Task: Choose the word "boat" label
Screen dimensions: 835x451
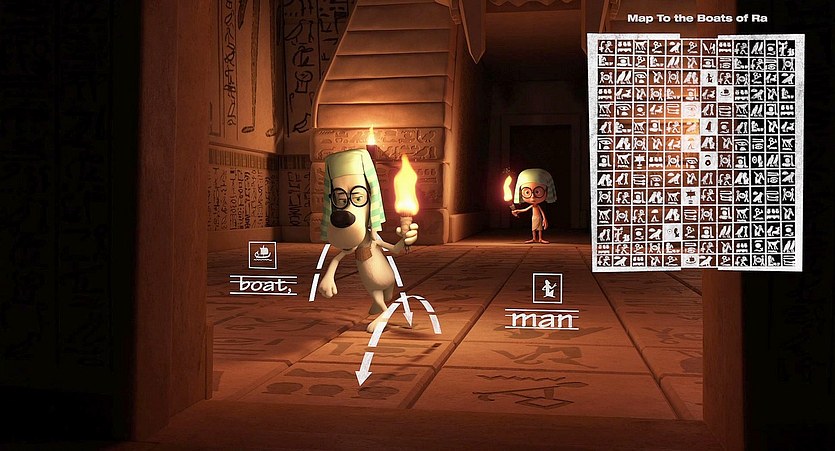Action: coord(262,285)
